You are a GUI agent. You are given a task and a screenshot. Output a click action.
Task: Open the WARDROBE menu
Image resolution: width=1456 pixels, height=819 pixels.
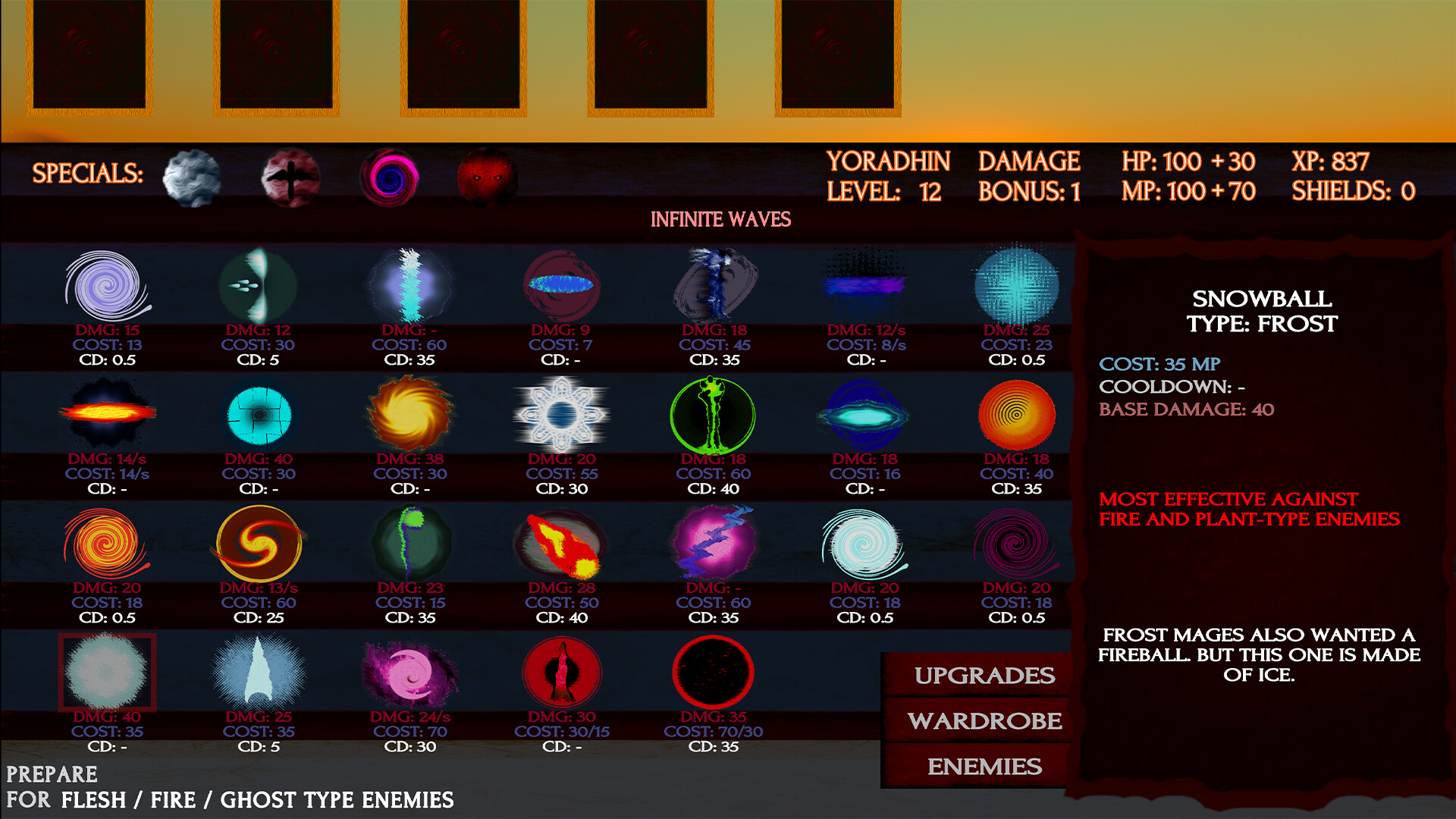(x=984, y=720)
